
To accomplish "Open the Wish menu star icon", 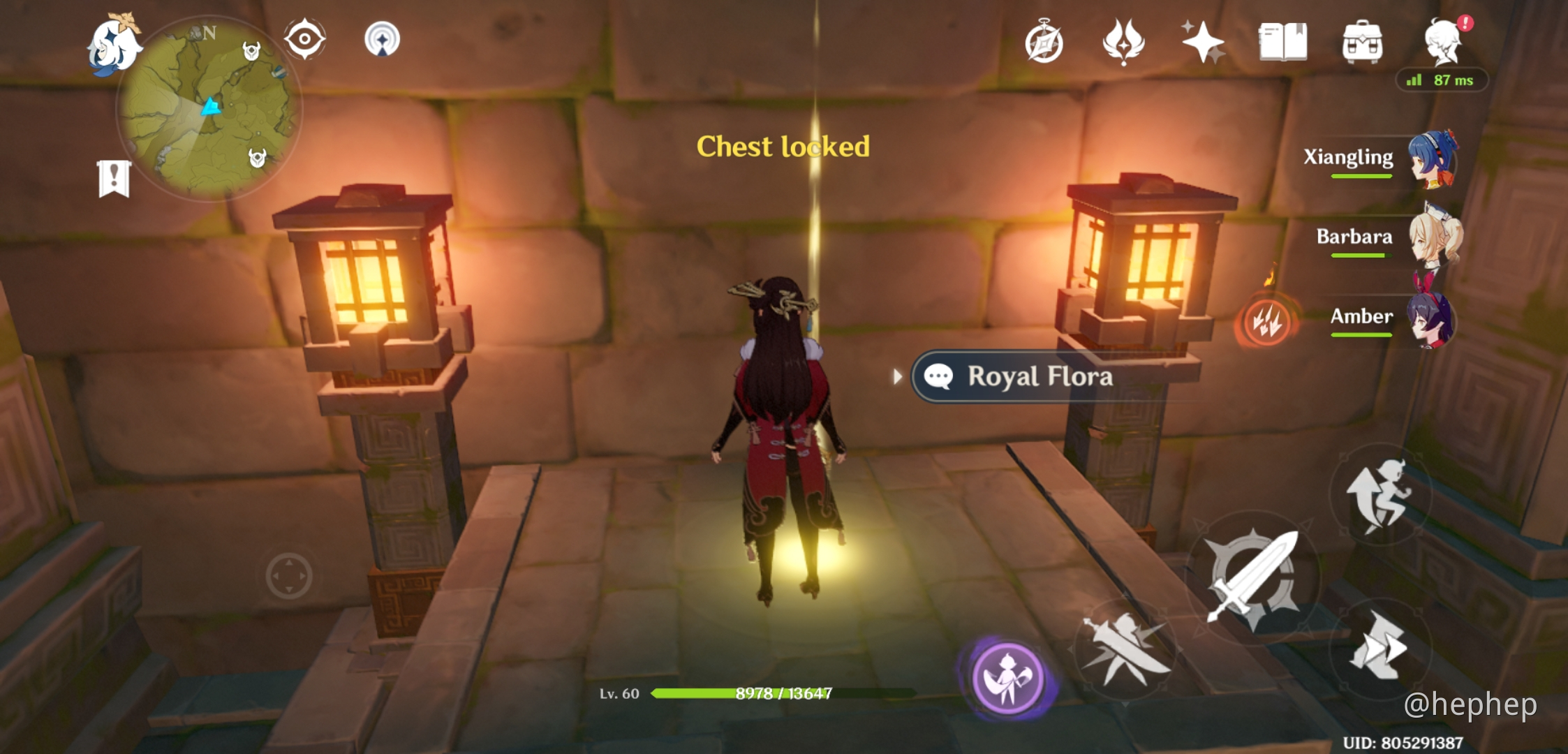I will coord(1203,40).
